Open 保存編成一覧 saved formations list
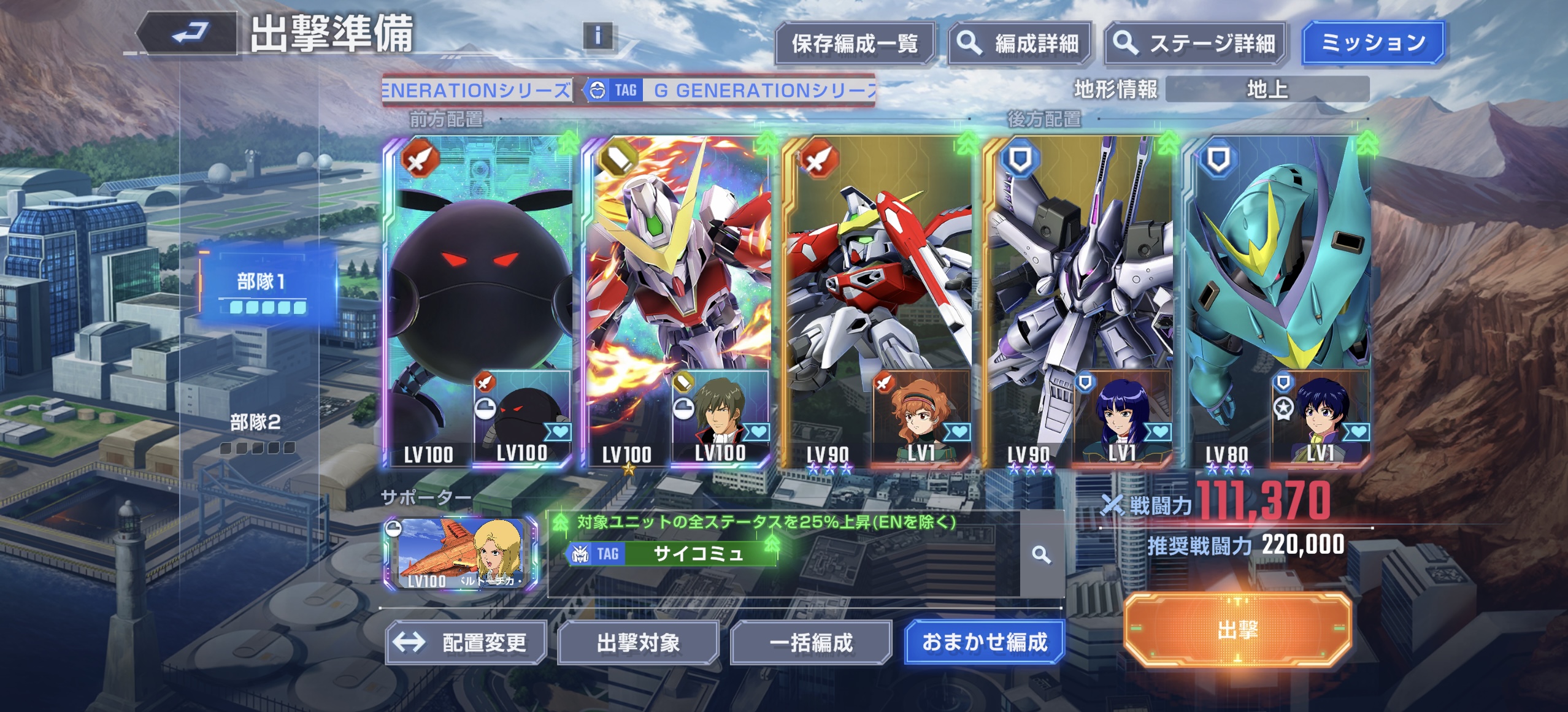 (854, 44)
